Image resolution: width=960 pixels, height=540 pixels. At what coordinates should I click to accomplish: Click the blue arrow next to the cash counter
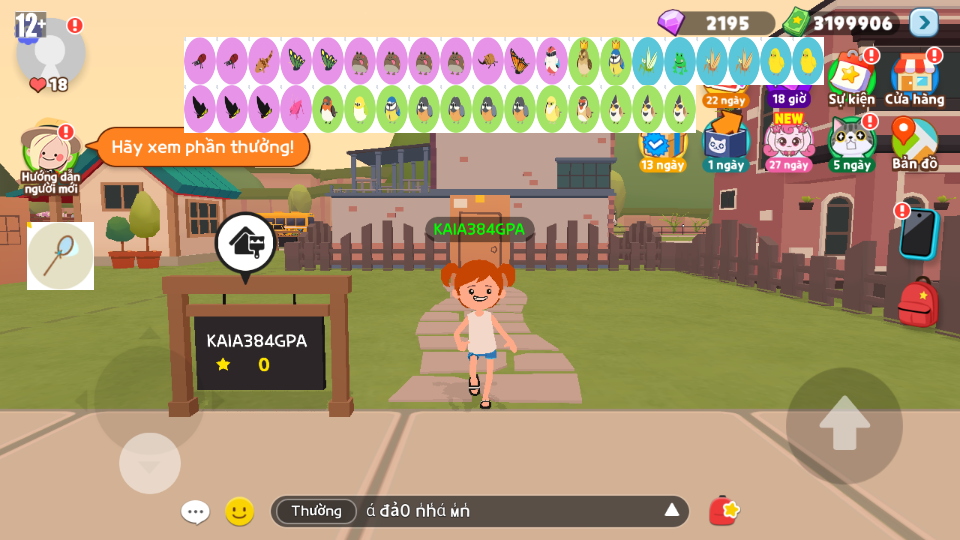(x=923, y=22)
